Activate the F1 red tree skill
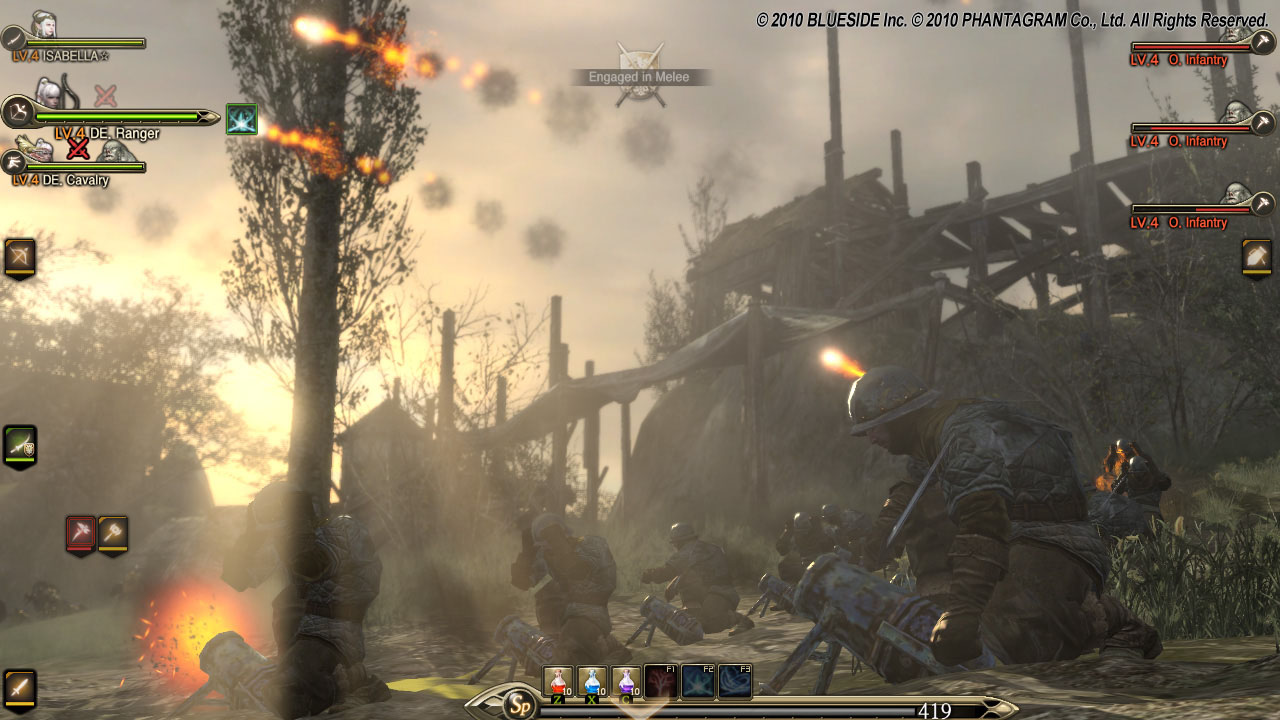This screenshot has height=720, width=1280. [661, 681]
